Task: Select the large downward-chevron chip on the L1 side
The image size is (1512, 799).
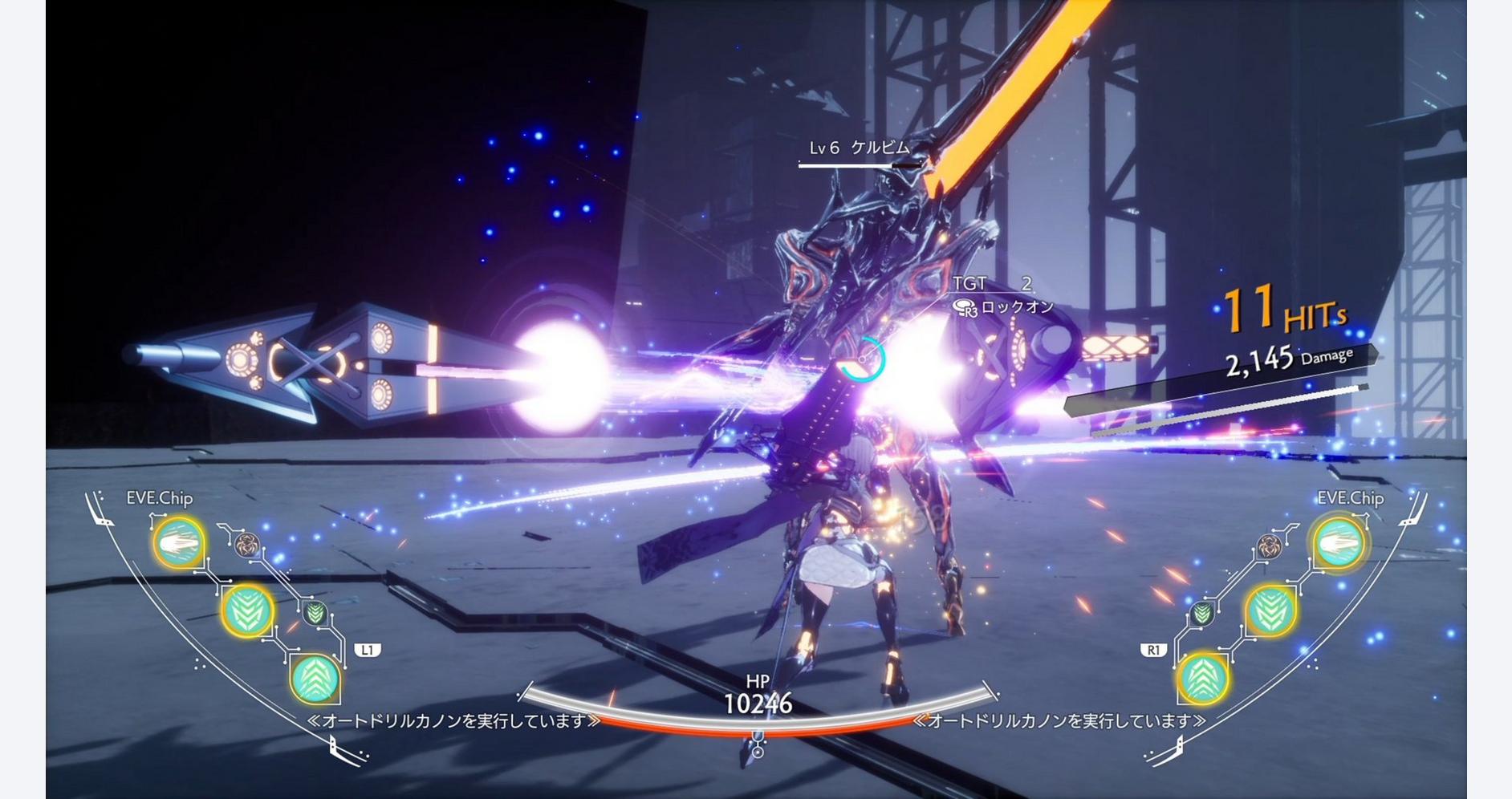Action: coord(247,611)
